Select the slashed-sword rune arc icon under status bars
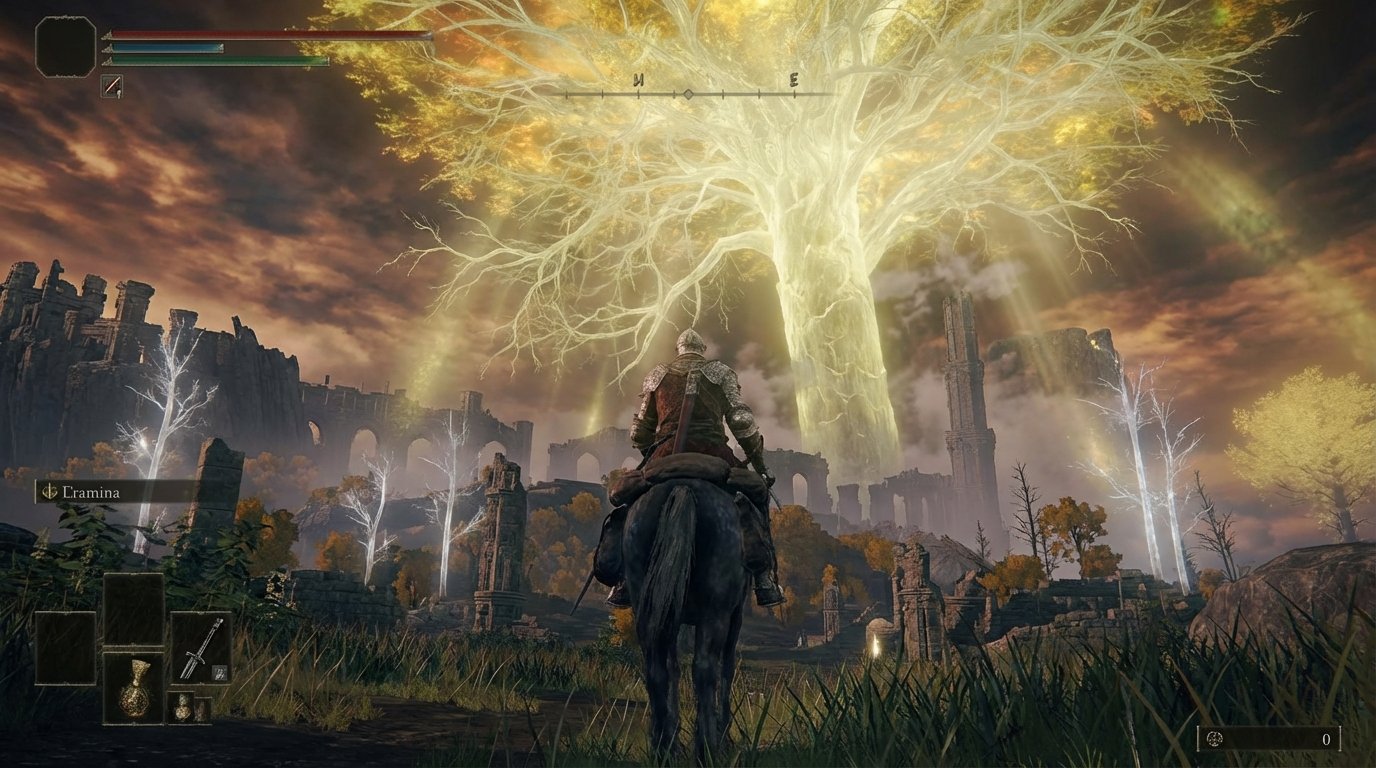The width and height of the screenshot is (1376, 768). (111, 84)
